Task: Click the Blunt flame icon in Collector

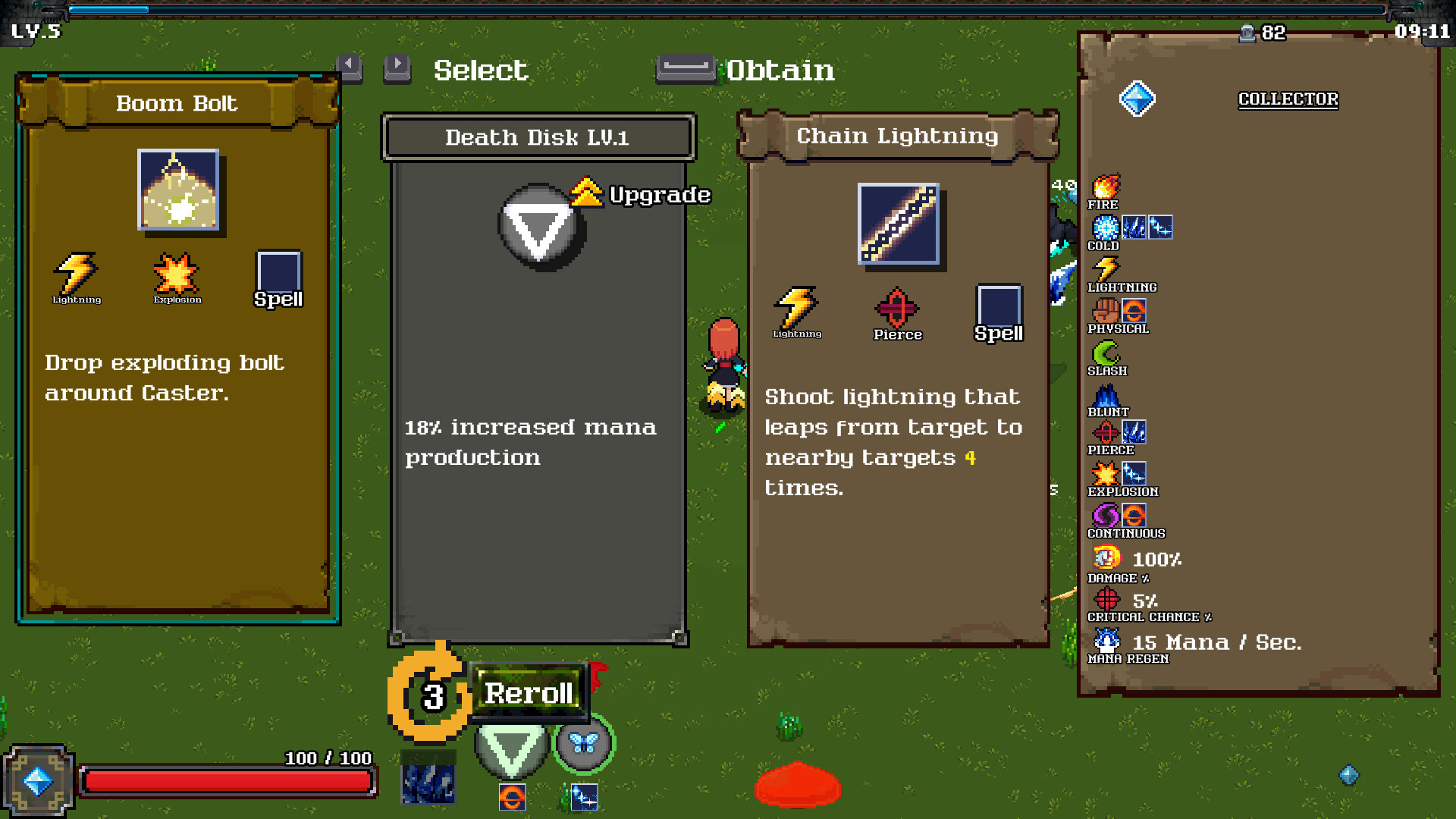Action: pos(1106,396)
